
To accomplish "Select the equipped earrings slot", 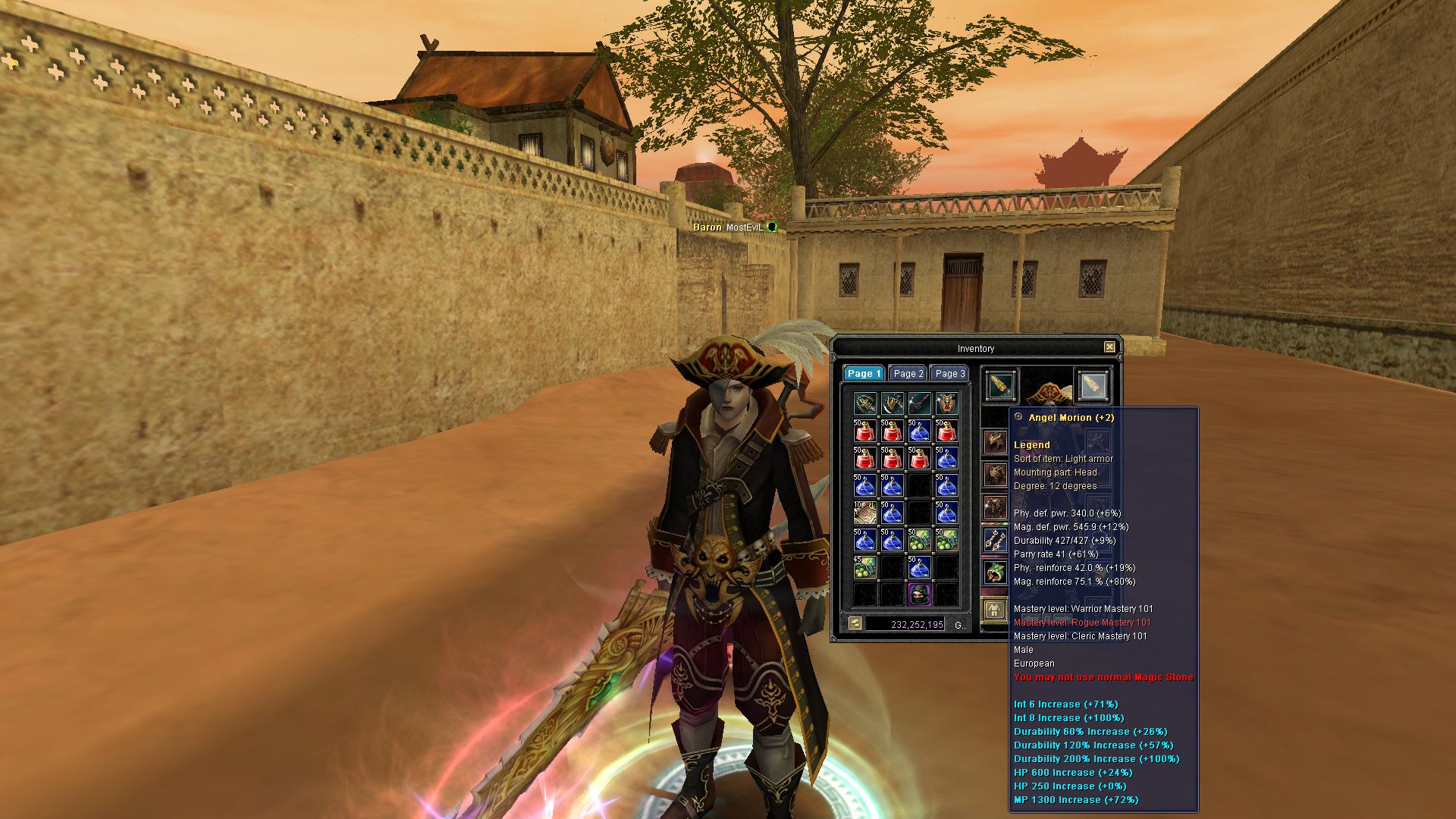I will (x=995, y=539).
